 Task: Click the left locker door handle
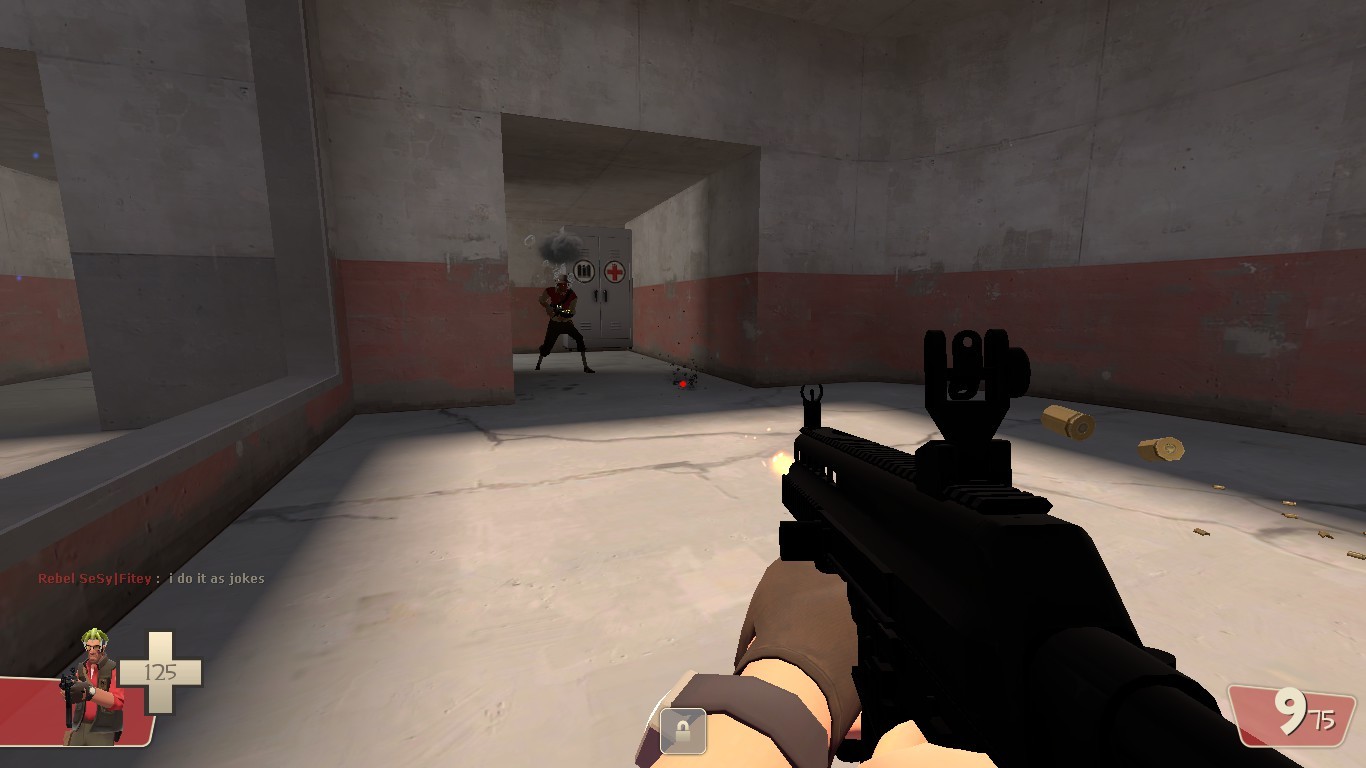tap(596, 295)
